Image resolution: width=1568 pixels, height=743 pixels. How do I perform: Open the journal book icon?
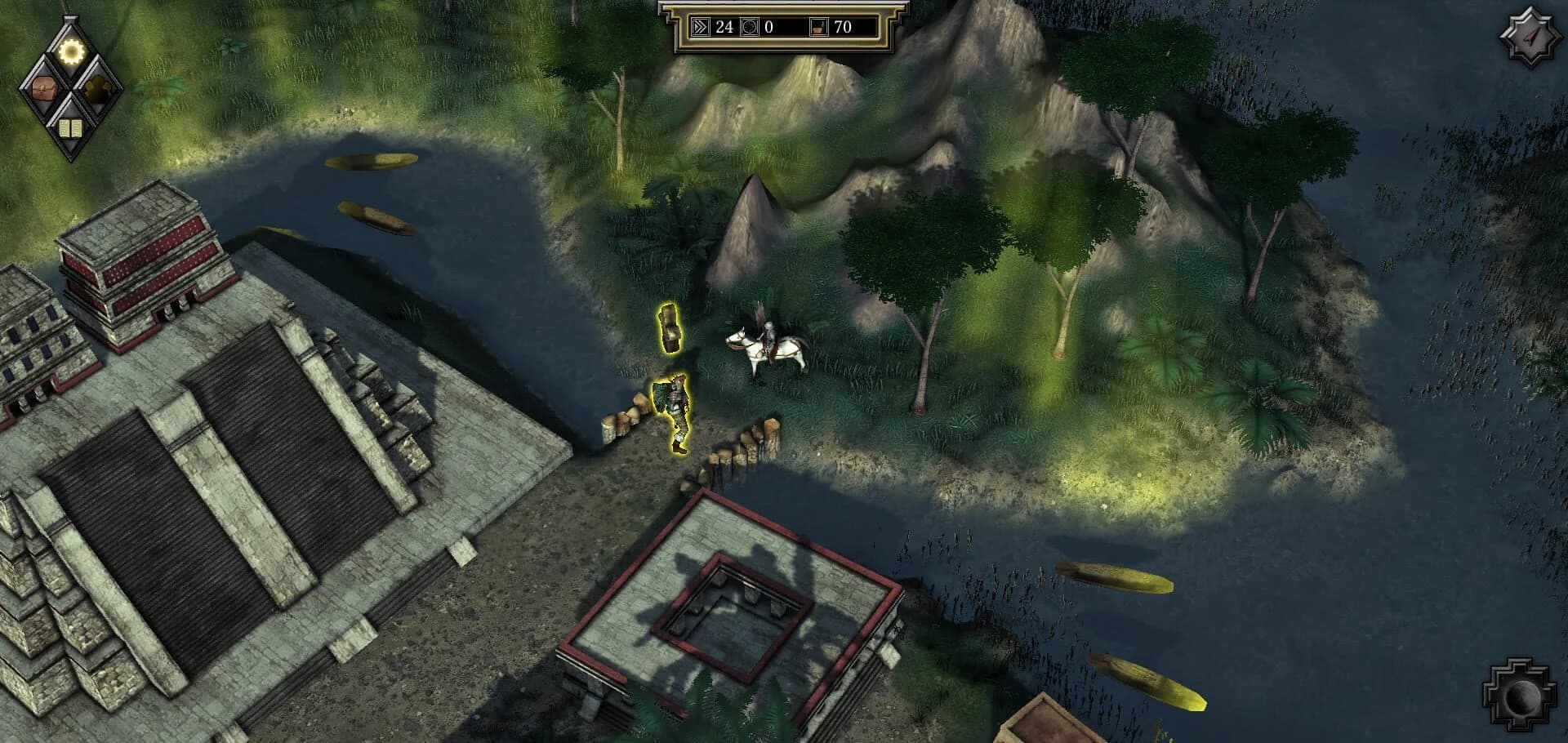click(70, 127)
